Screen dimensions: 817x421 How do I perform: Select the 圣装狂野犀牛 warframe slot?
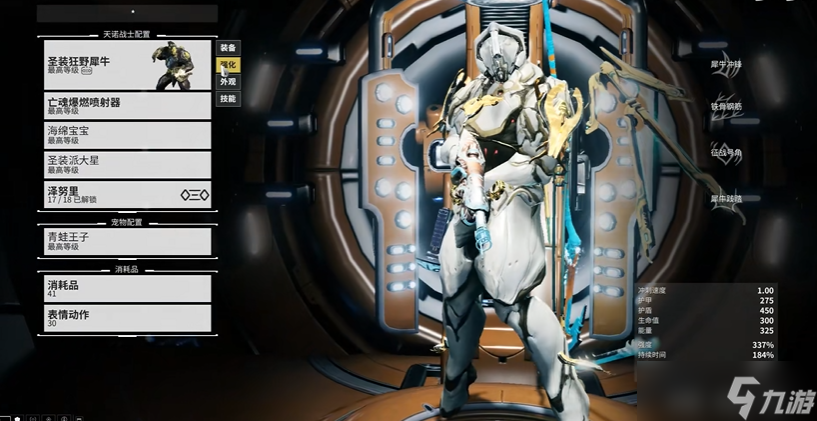tap(127, 64)
